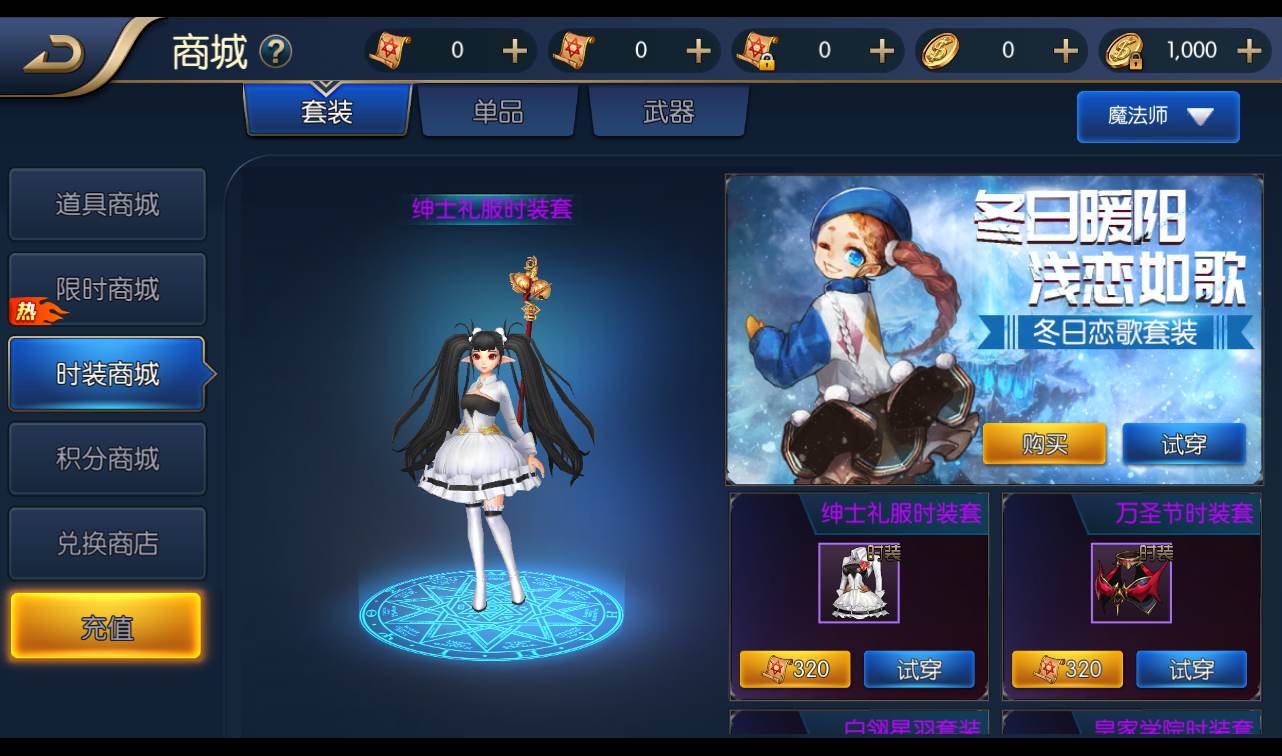The image size is (1282, 756).
Task: Switch to the 武器 tab
Action: pyautogui.click(x=668, y=112)
